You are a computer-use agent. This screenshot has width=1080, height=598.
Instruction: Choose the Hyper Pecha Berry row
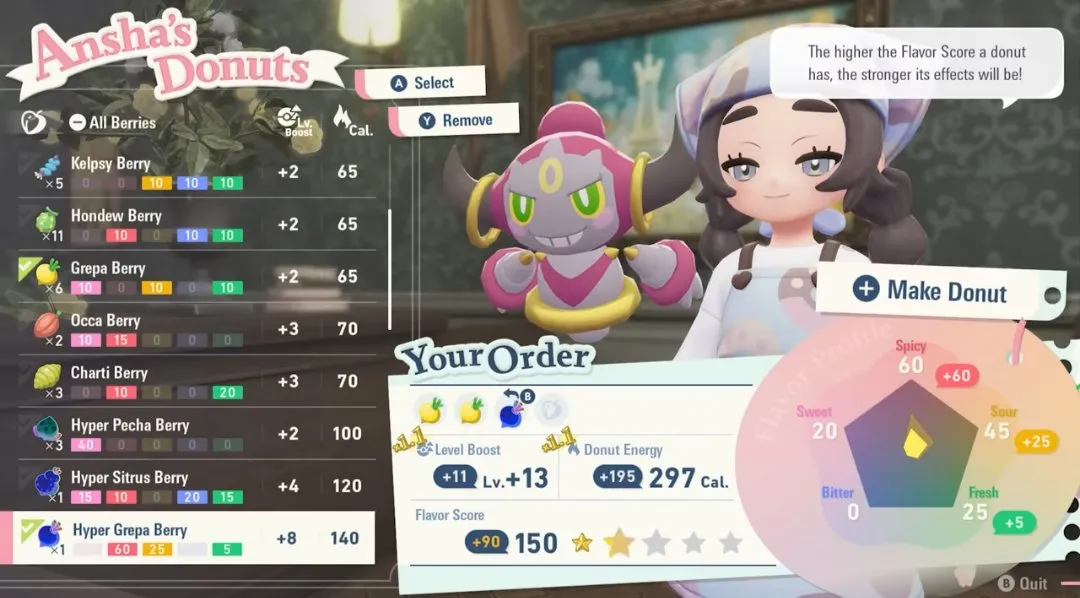(x=190, y=433)
